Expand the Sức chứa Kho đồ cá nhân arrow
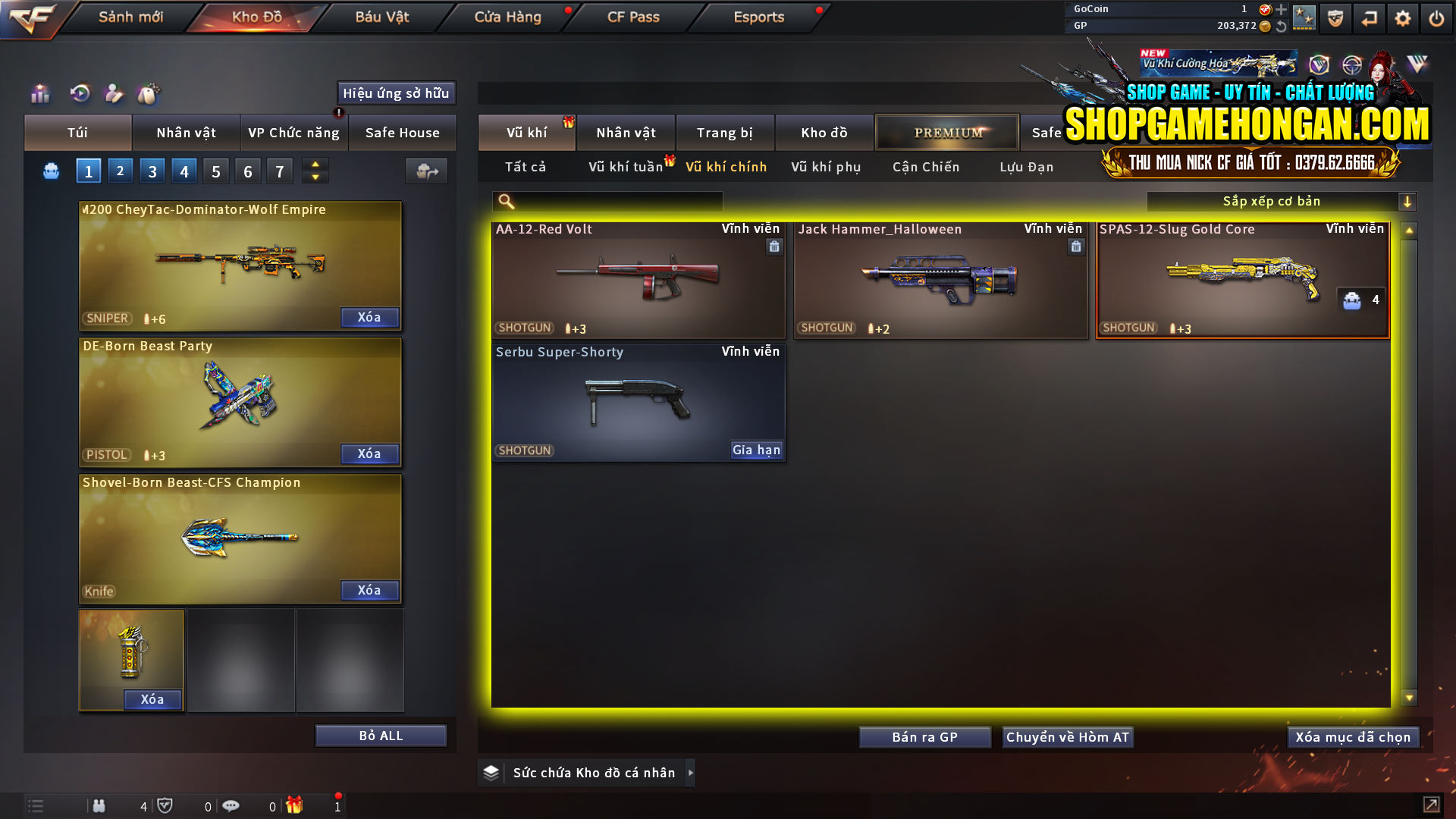 (x=691, y=772)
